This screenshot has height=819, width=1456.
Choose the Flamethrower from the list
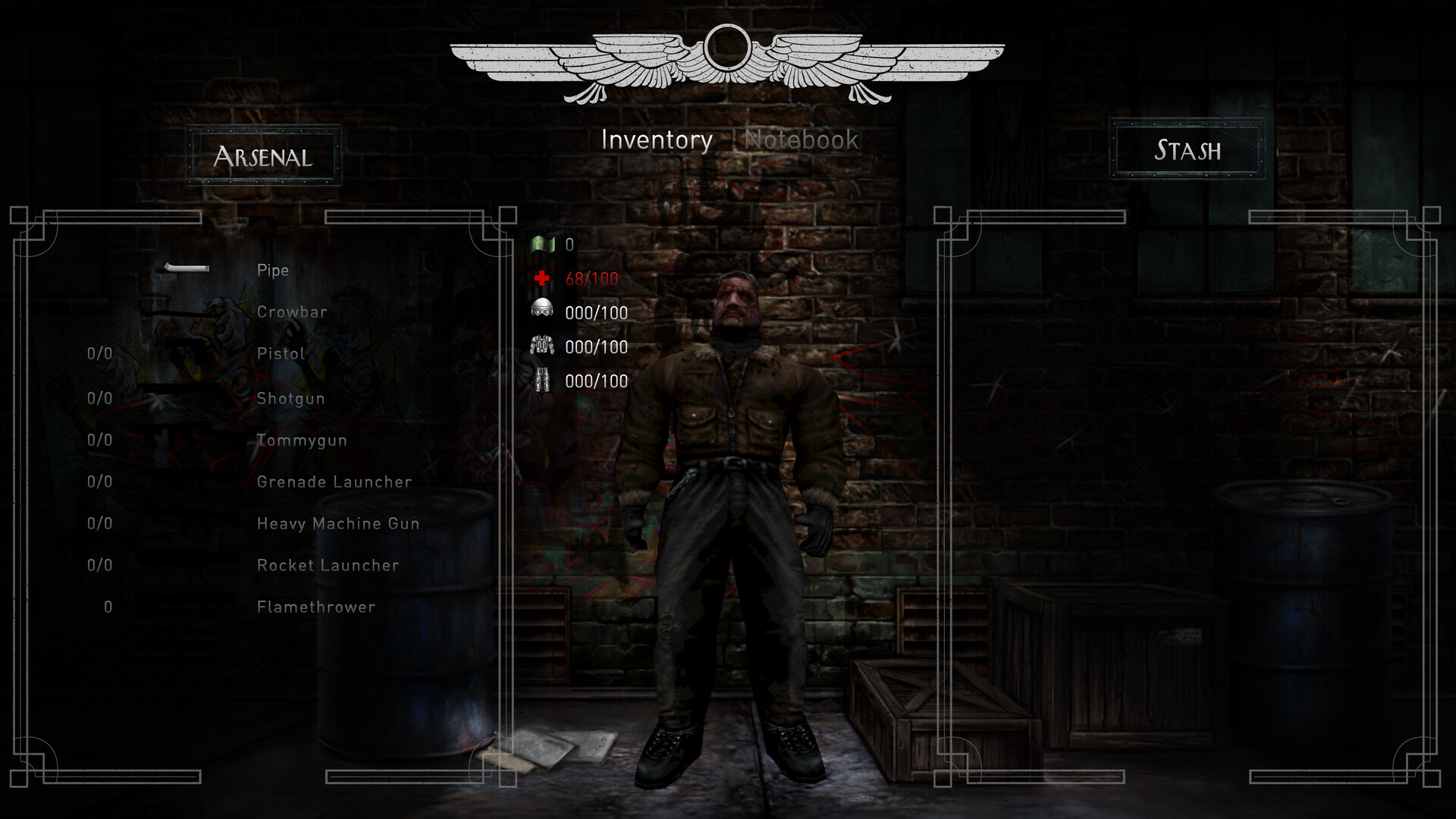click(315, 607)
